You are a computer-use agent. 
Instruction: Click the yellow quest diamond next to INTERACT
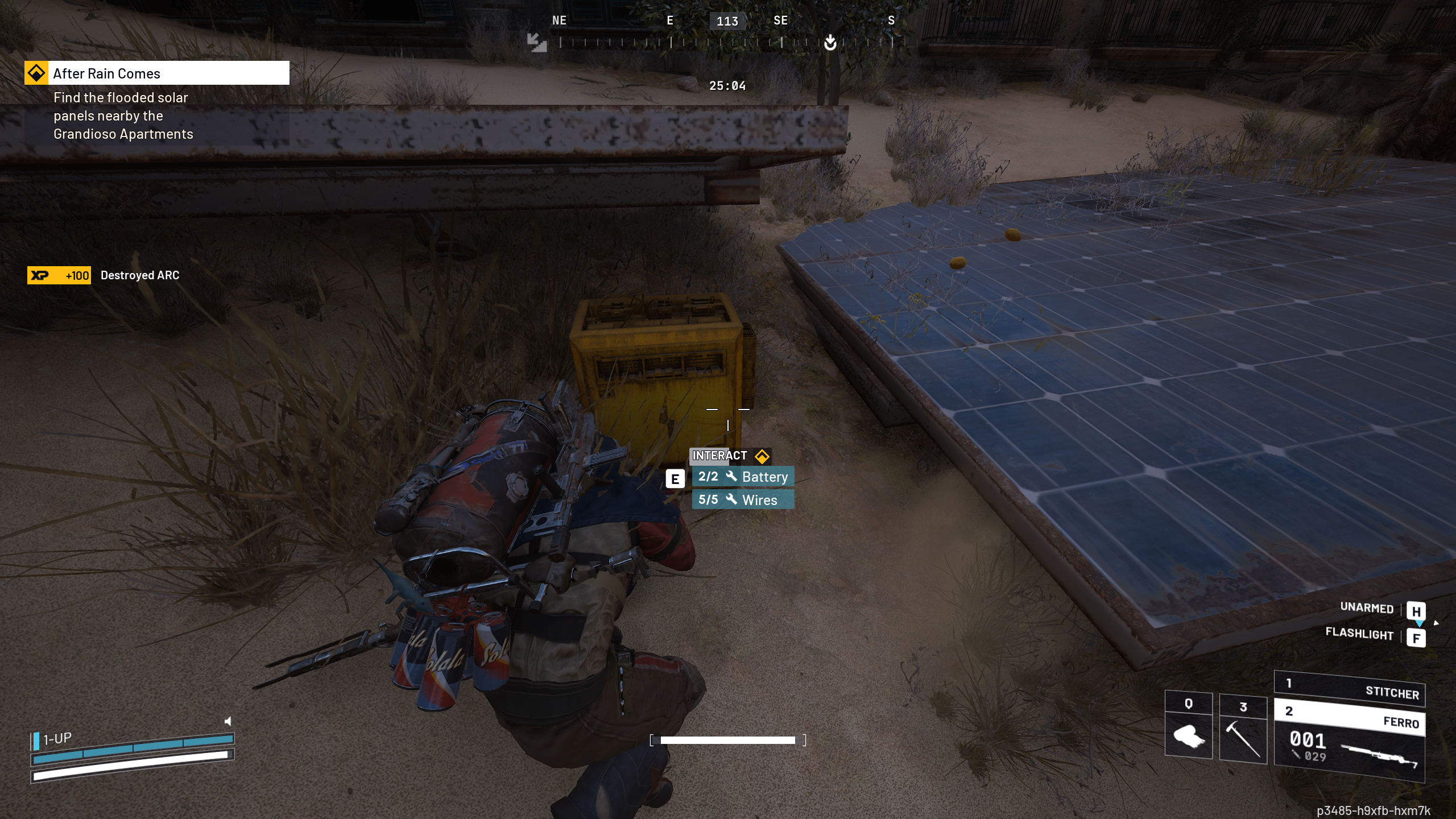tap(762, 456)
